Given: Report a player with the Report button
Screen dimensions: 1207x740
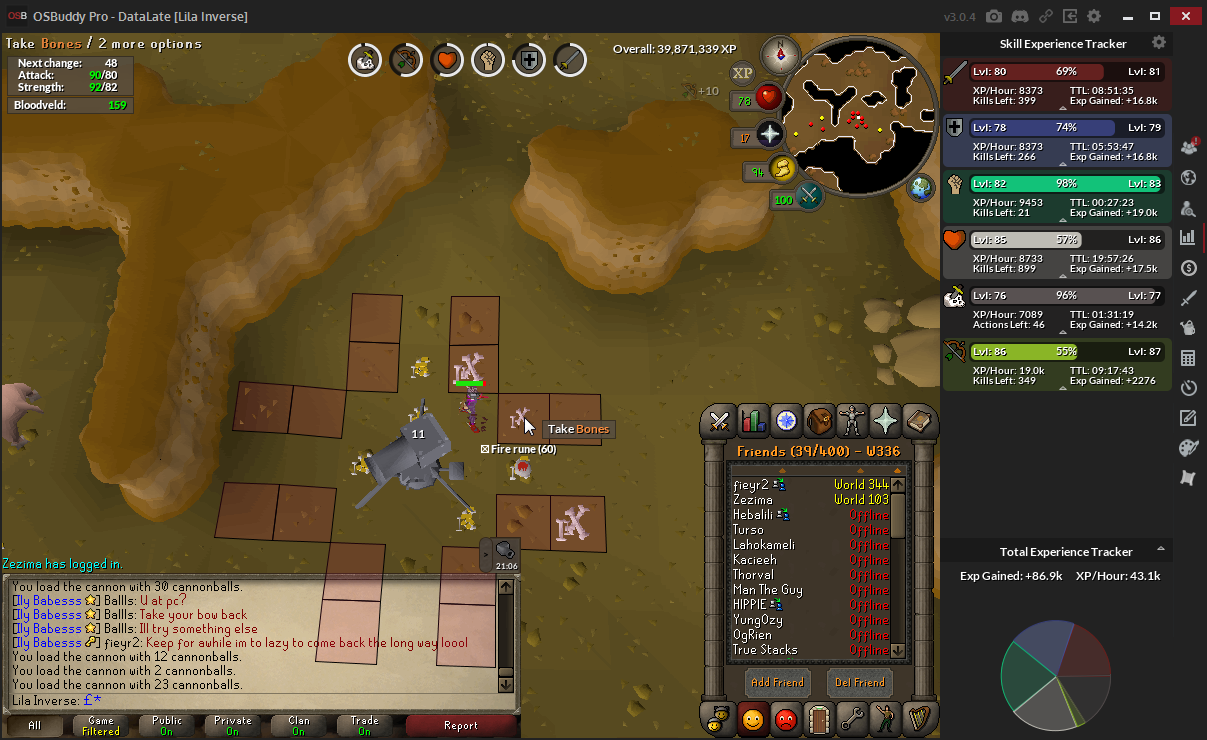Looking at the screenshot, I should point(461,726).
